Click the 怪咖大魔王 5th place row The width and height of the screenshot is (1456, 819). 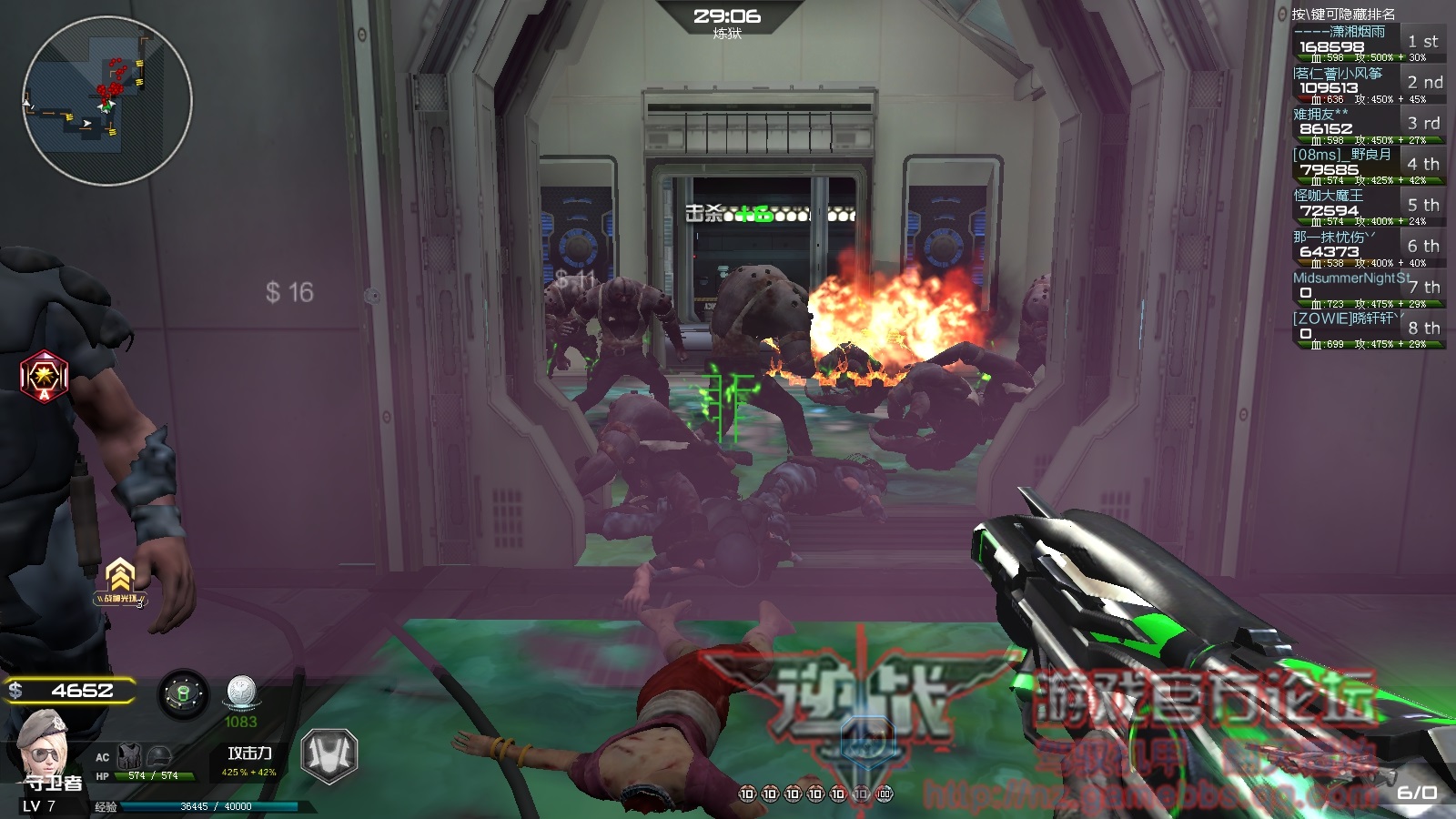click(x=1367, y=207)
